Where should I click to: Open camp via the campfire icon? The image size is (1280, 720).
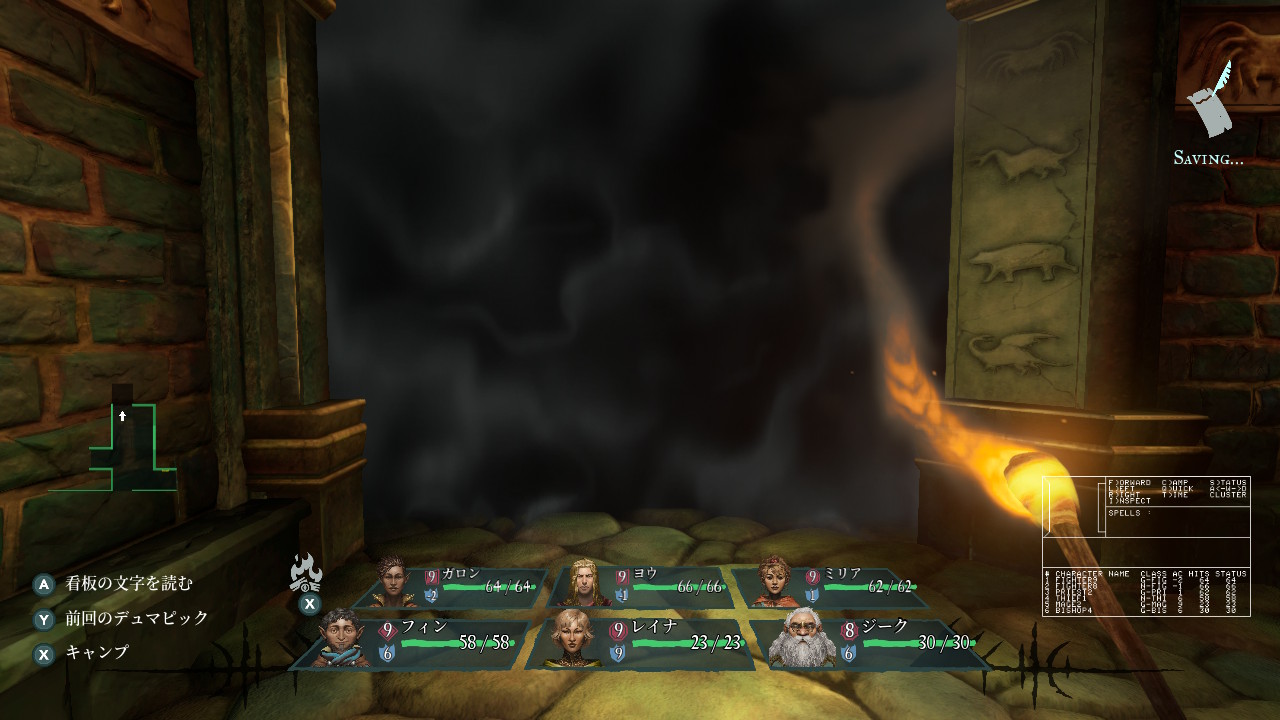tap(306, 575)
